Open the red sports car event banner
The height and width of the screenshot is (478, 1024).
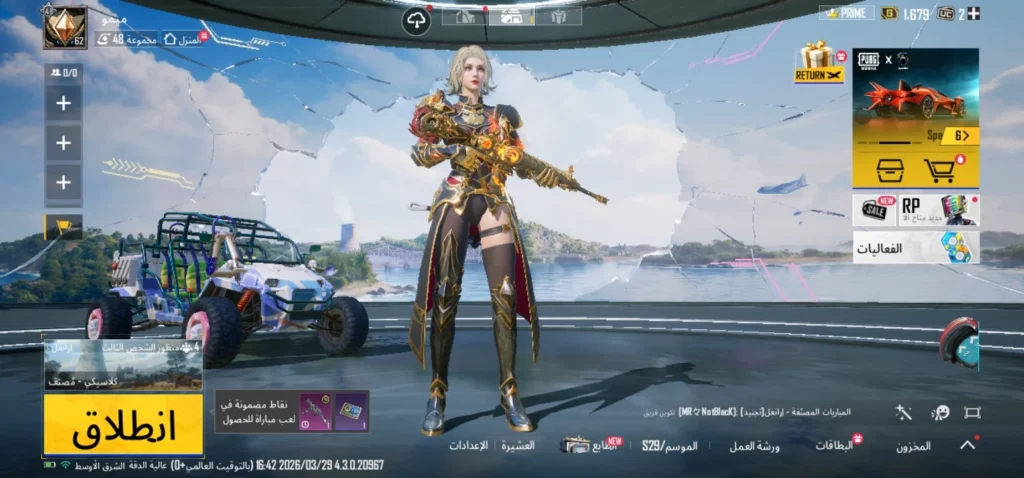(915, 98)
